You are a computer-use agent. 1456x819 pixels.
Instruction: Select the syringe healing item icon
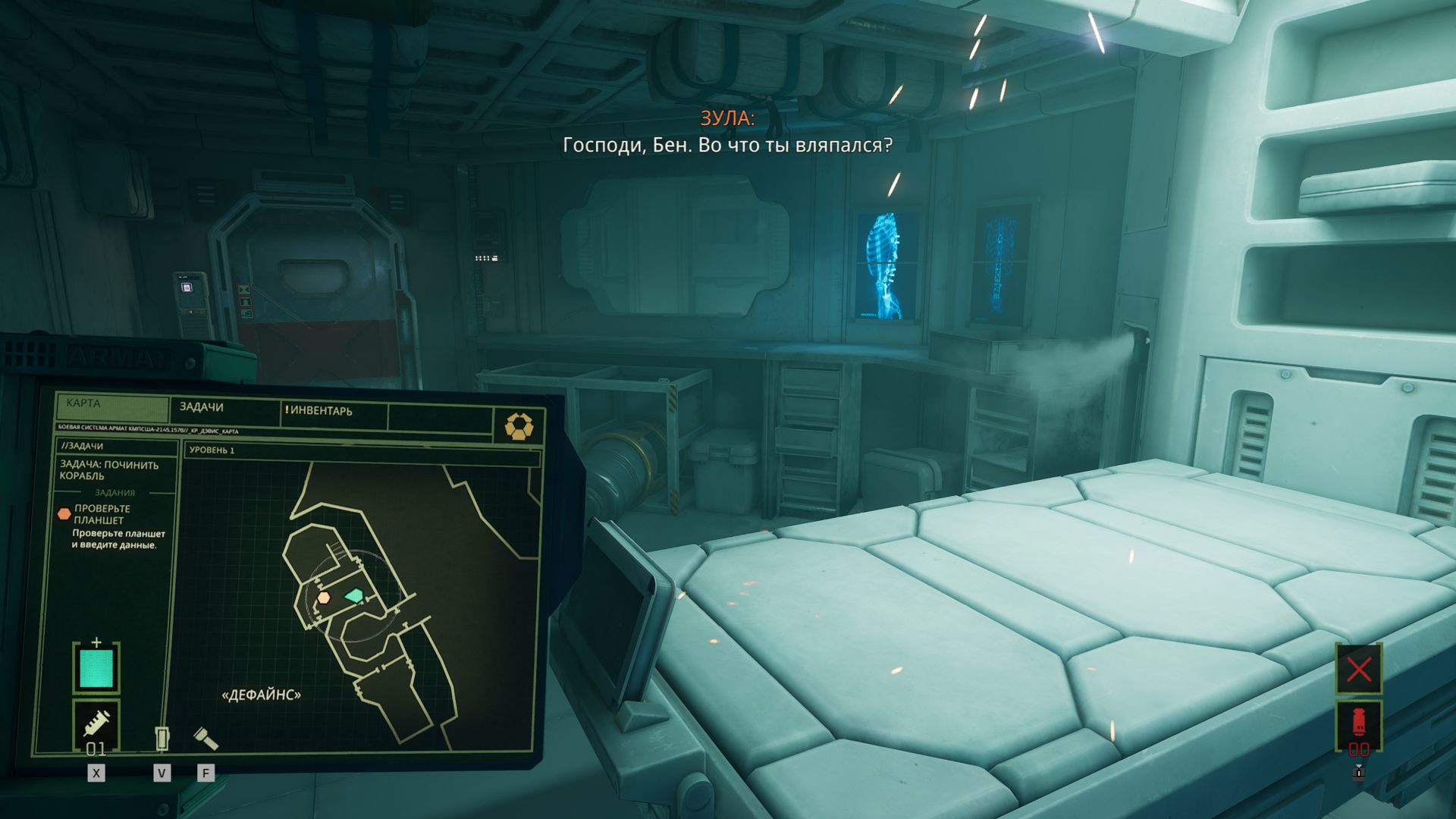(96, 723)
